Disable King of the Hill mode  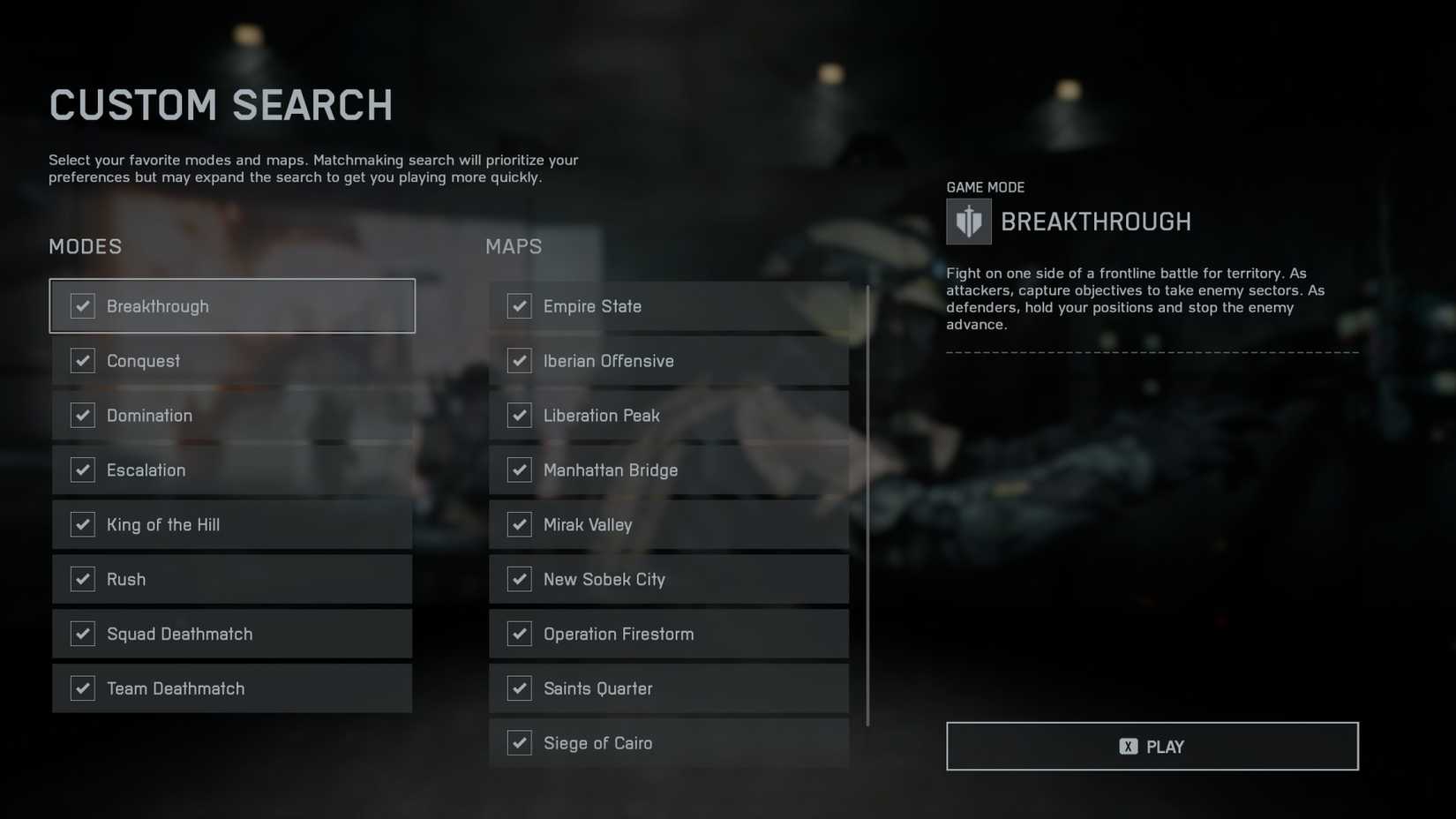click(82, 524)
